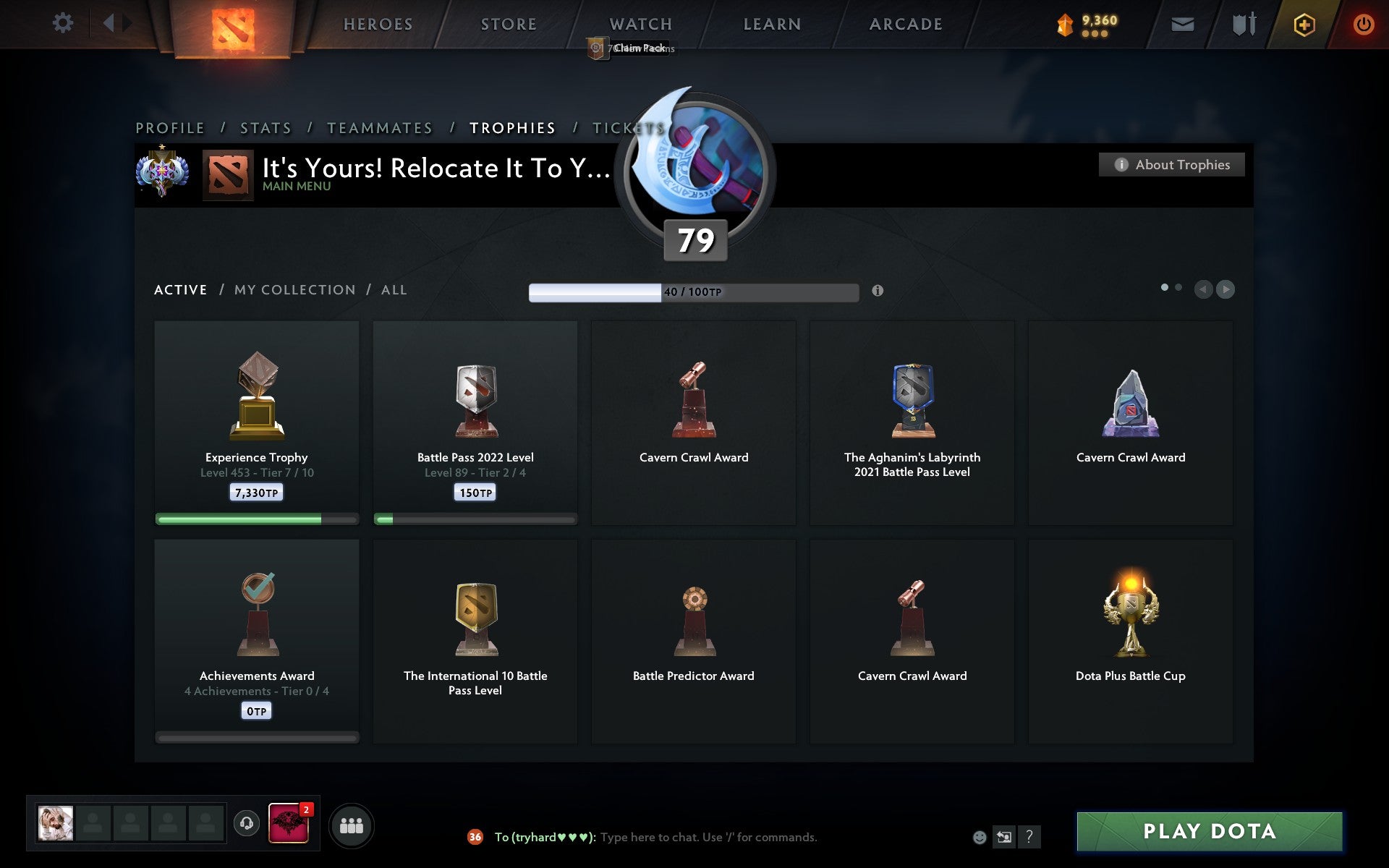This screenshot has height=868, width=1389.
Task: Click the right arrow to view next trophy page
Action: [x=1224, y=289]
